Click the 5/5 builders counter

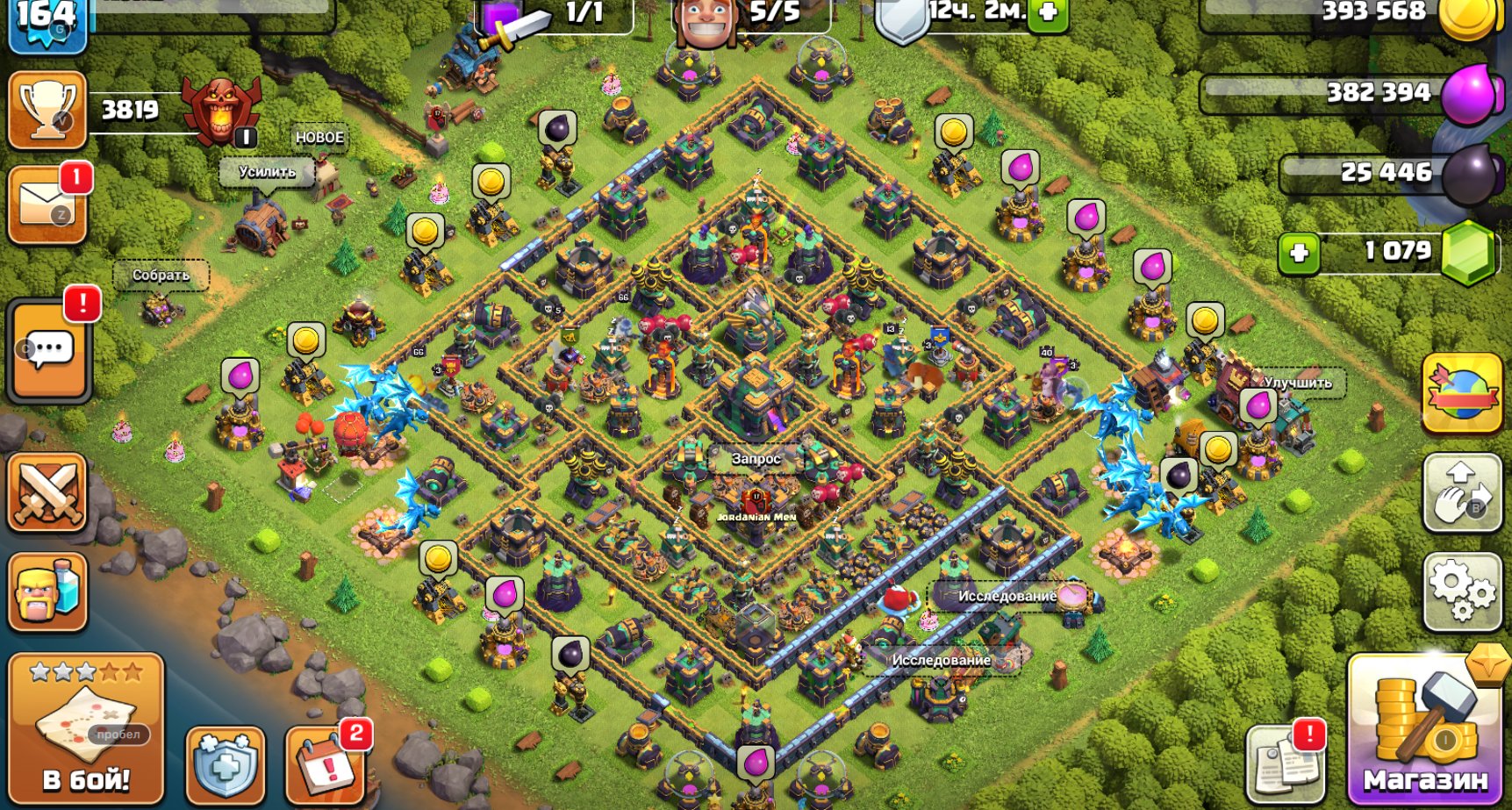(x=772, y=13)
